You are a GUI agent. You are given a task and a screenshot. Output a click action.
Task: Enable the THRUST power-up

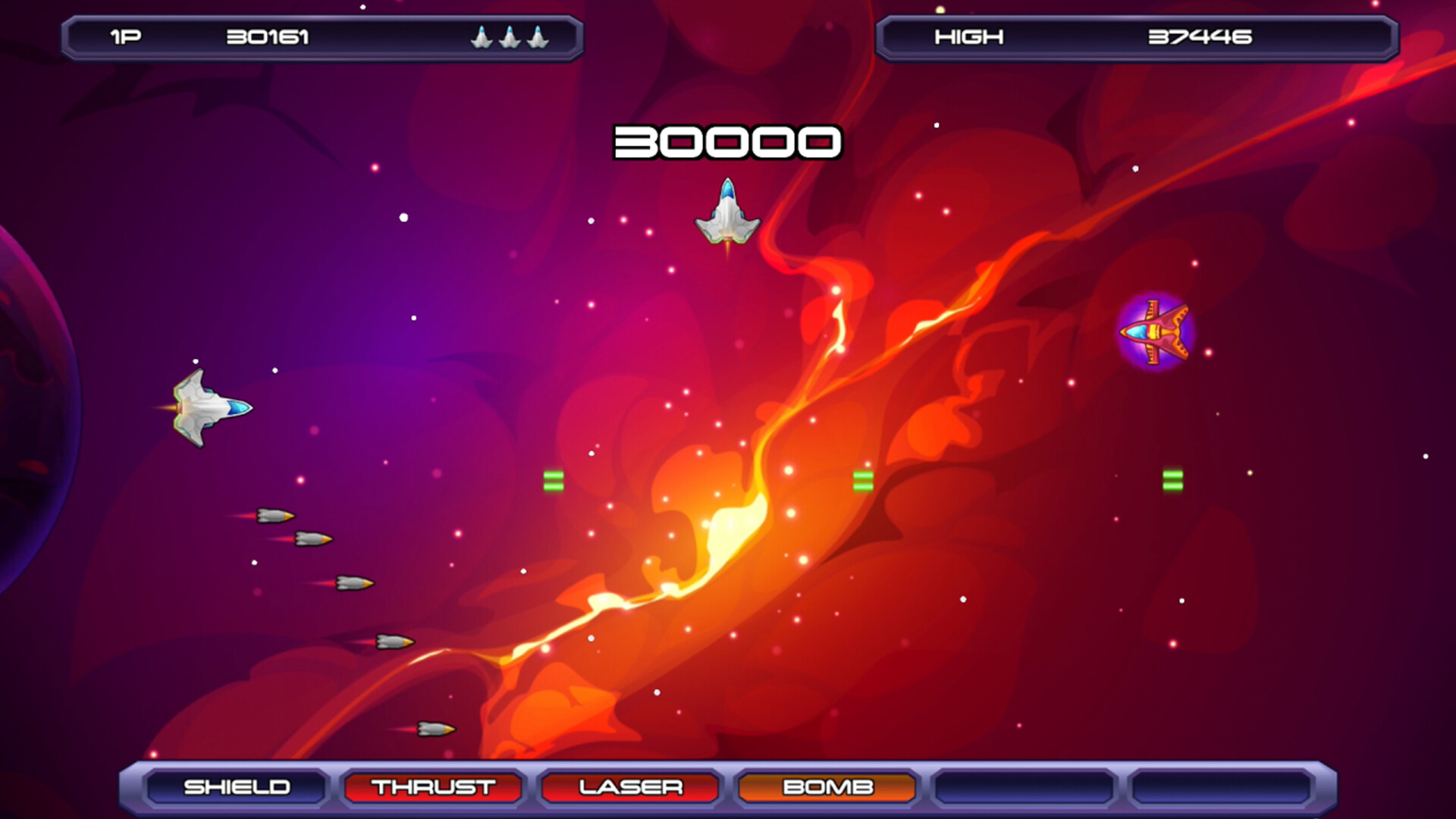(x=434, y=787)
